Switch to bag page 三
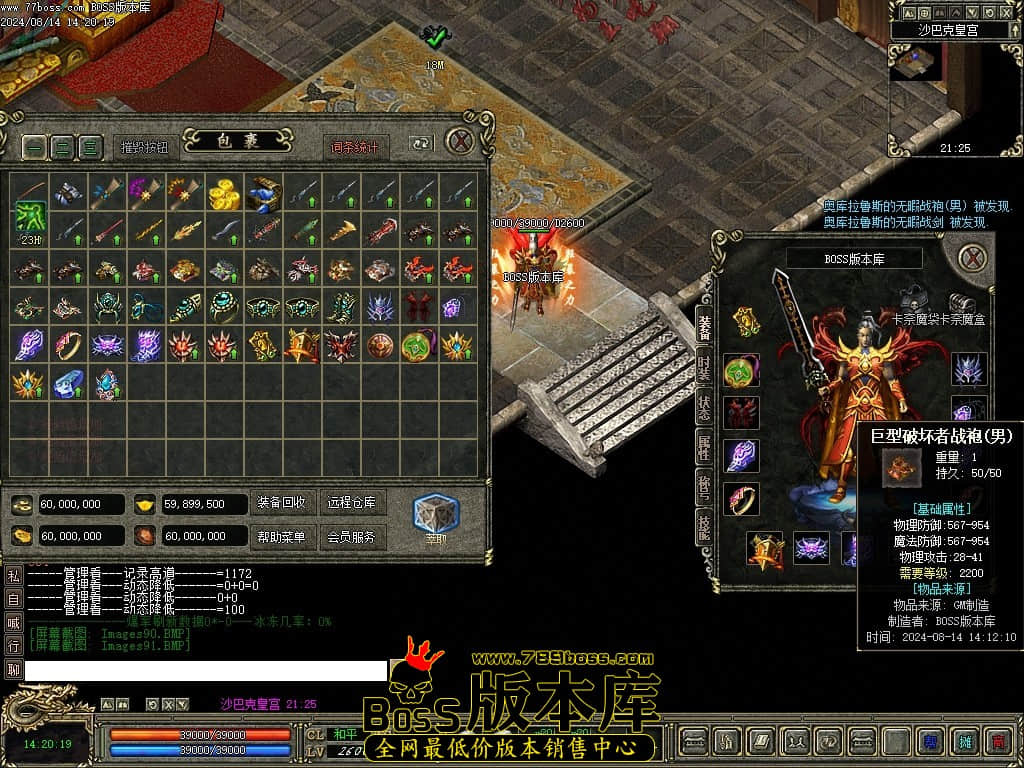 tap(91, 147)
